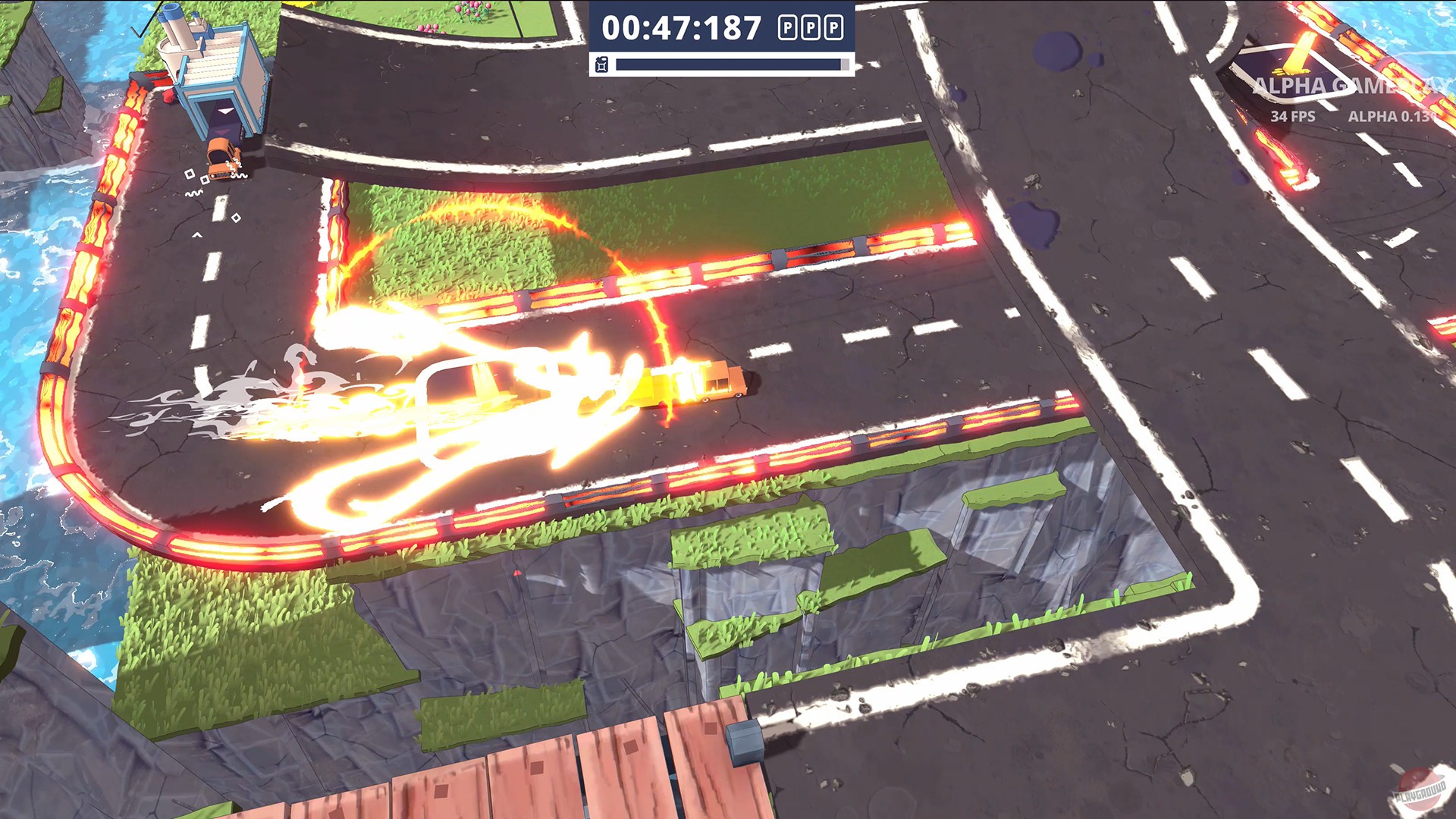Toggle the second parking P marker off

[x=810, y=29]
